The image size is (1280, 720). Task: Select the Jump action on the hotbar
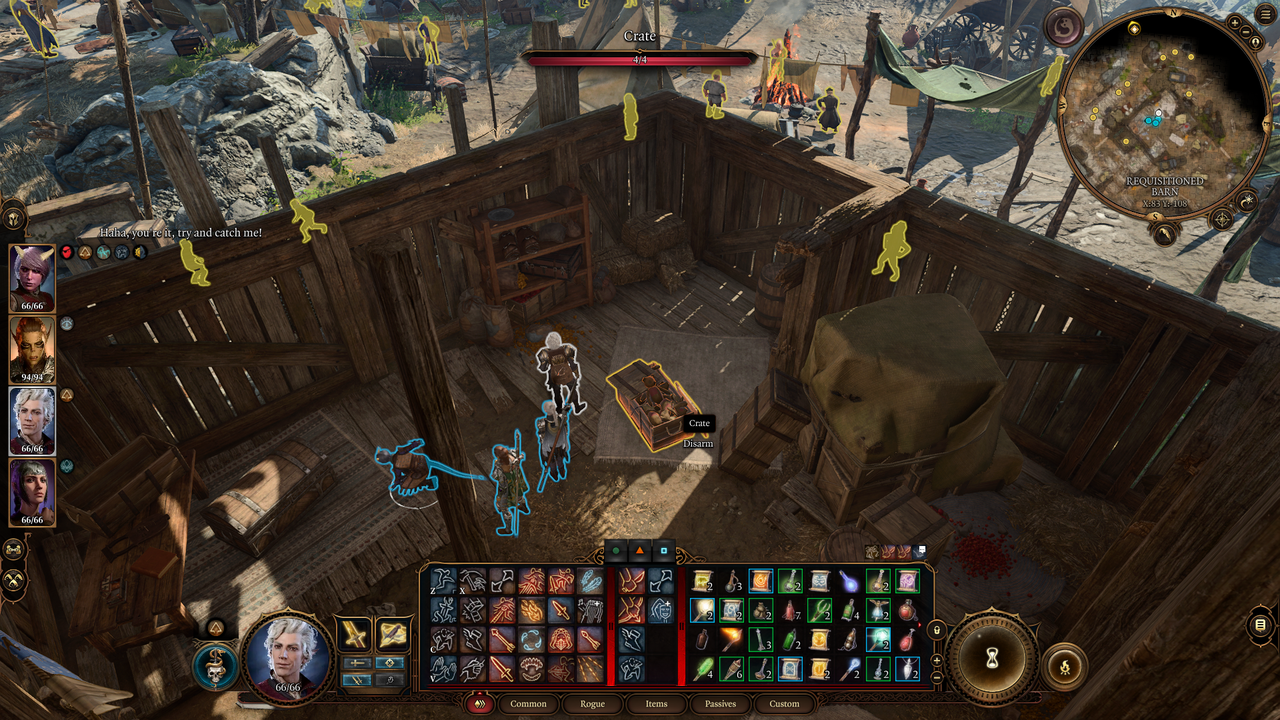443,582
